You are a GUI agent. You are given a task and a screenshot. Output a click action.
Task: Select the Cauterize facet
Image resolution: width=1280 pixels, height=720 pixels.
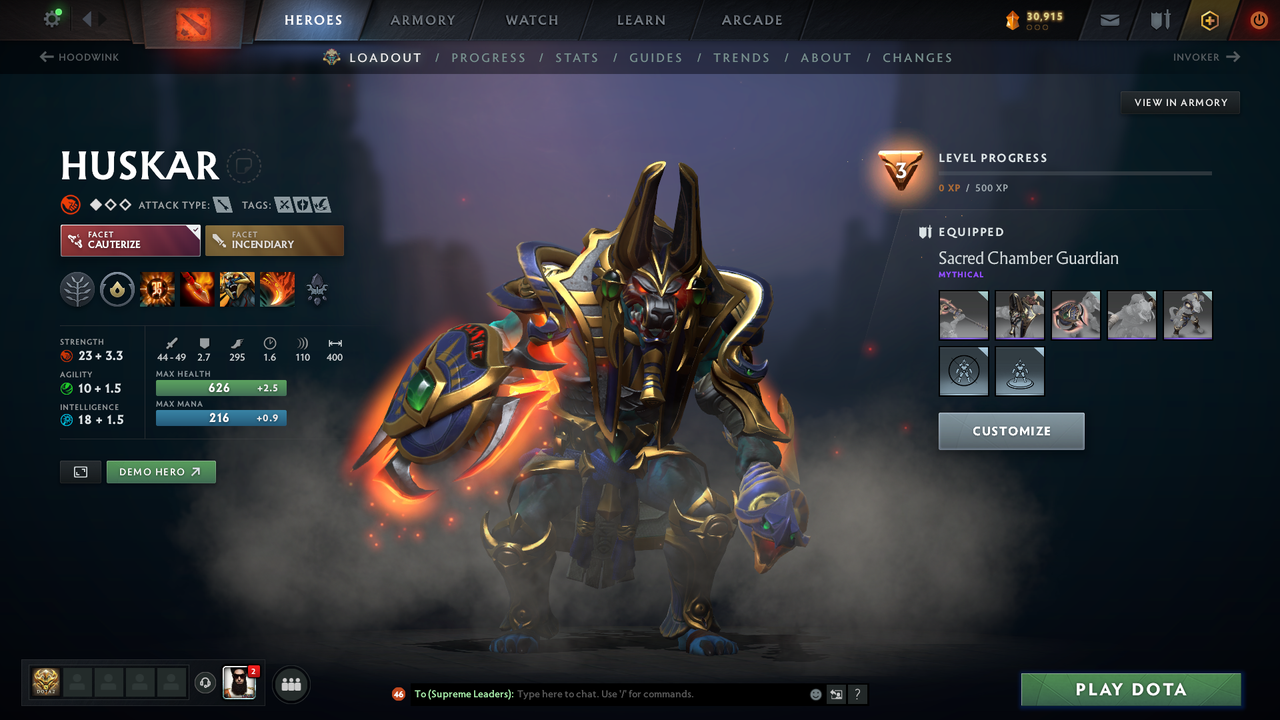tap(130, 240)
